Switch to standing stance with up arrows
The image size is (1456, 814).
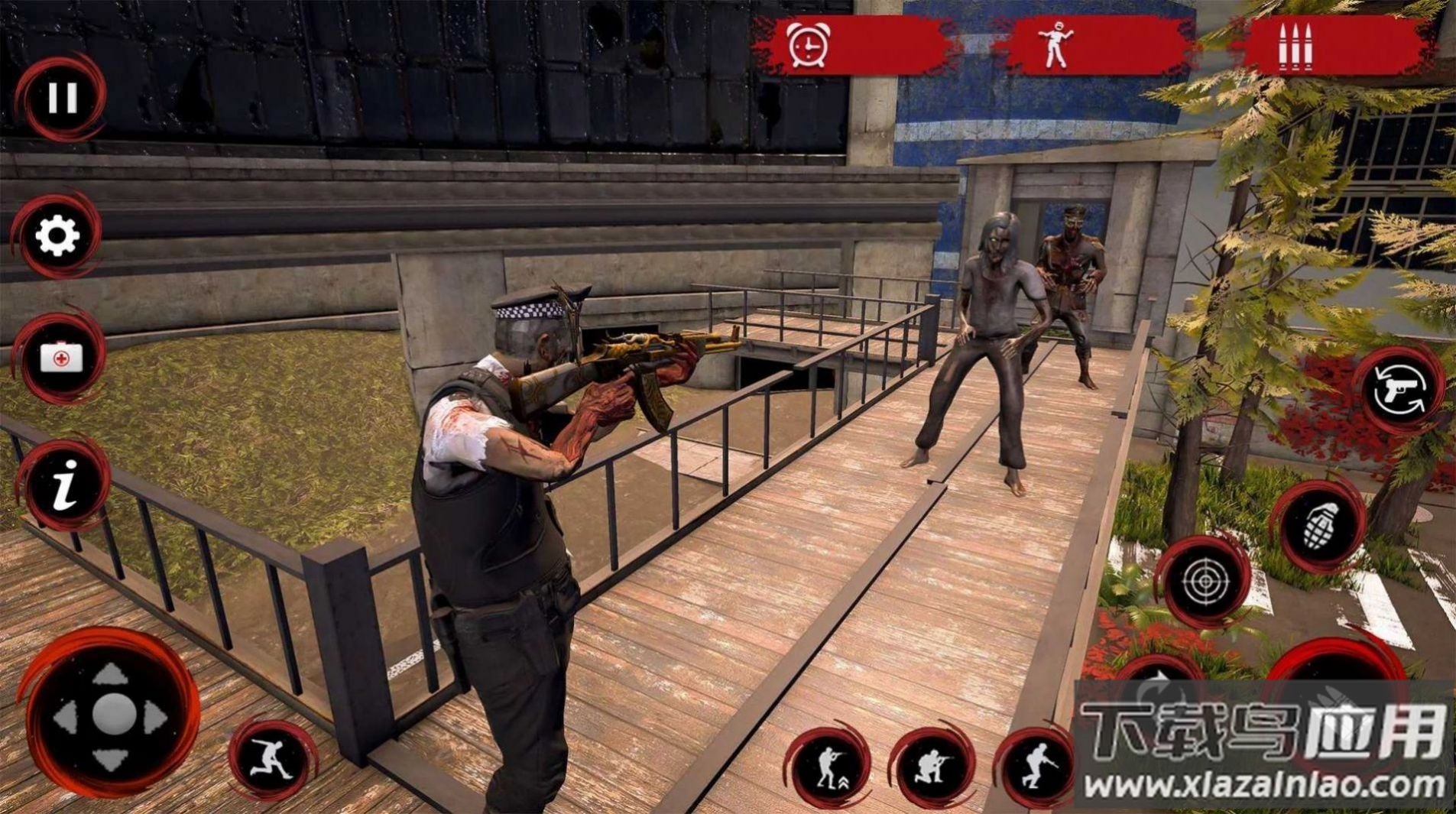(x=829, y=766)
